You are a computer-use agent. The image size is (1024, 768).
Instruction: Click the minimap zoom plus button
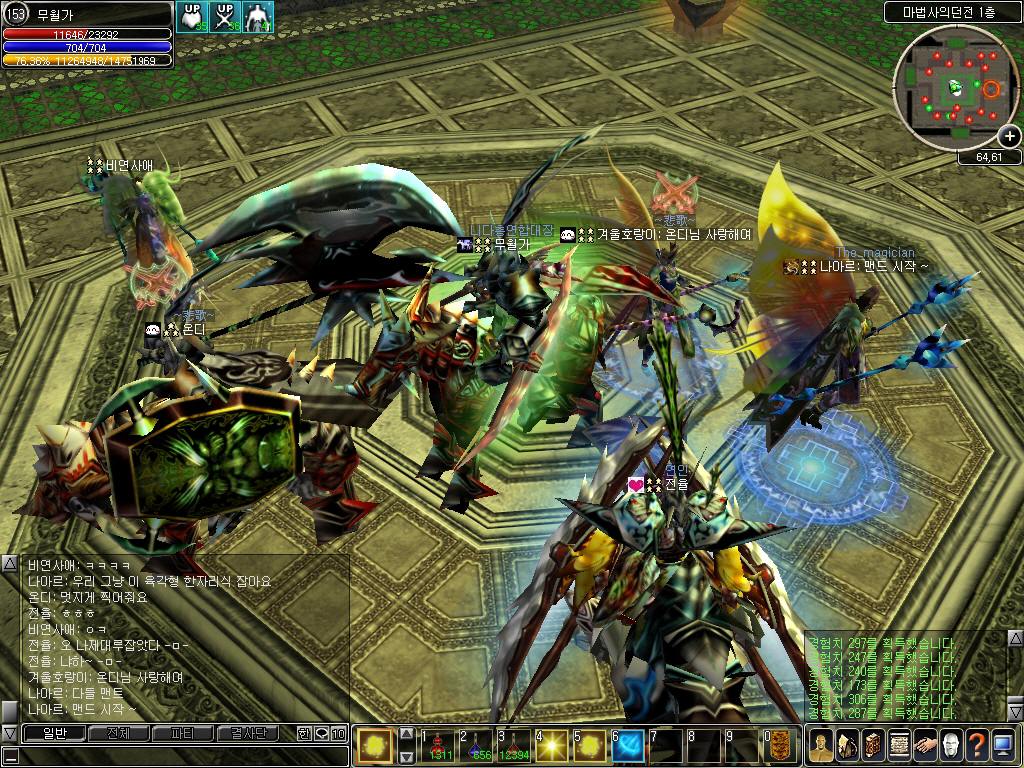[1010, 136]
